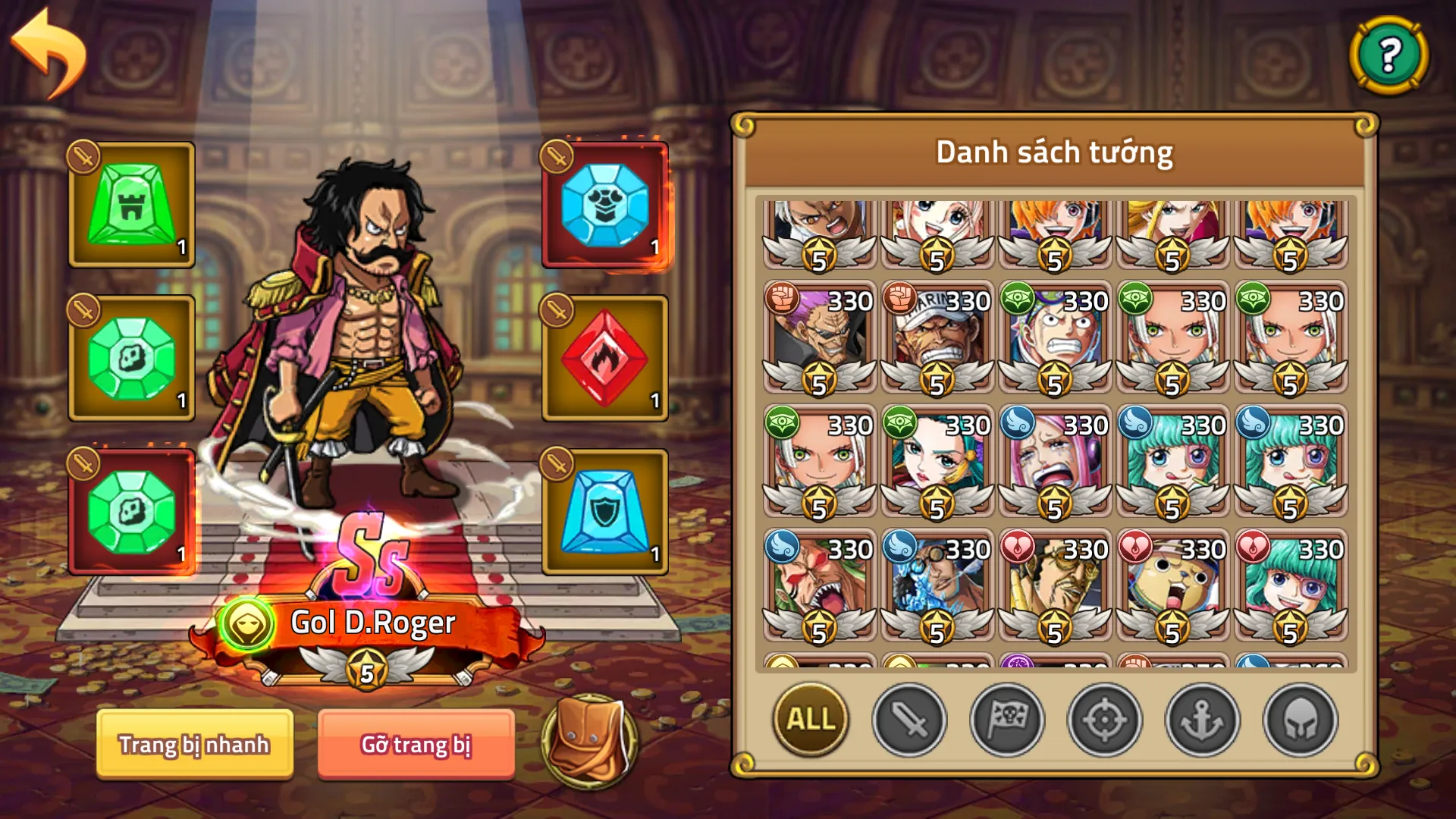
Task: Select the helmet hero filter
Action: pos(1298,720)
